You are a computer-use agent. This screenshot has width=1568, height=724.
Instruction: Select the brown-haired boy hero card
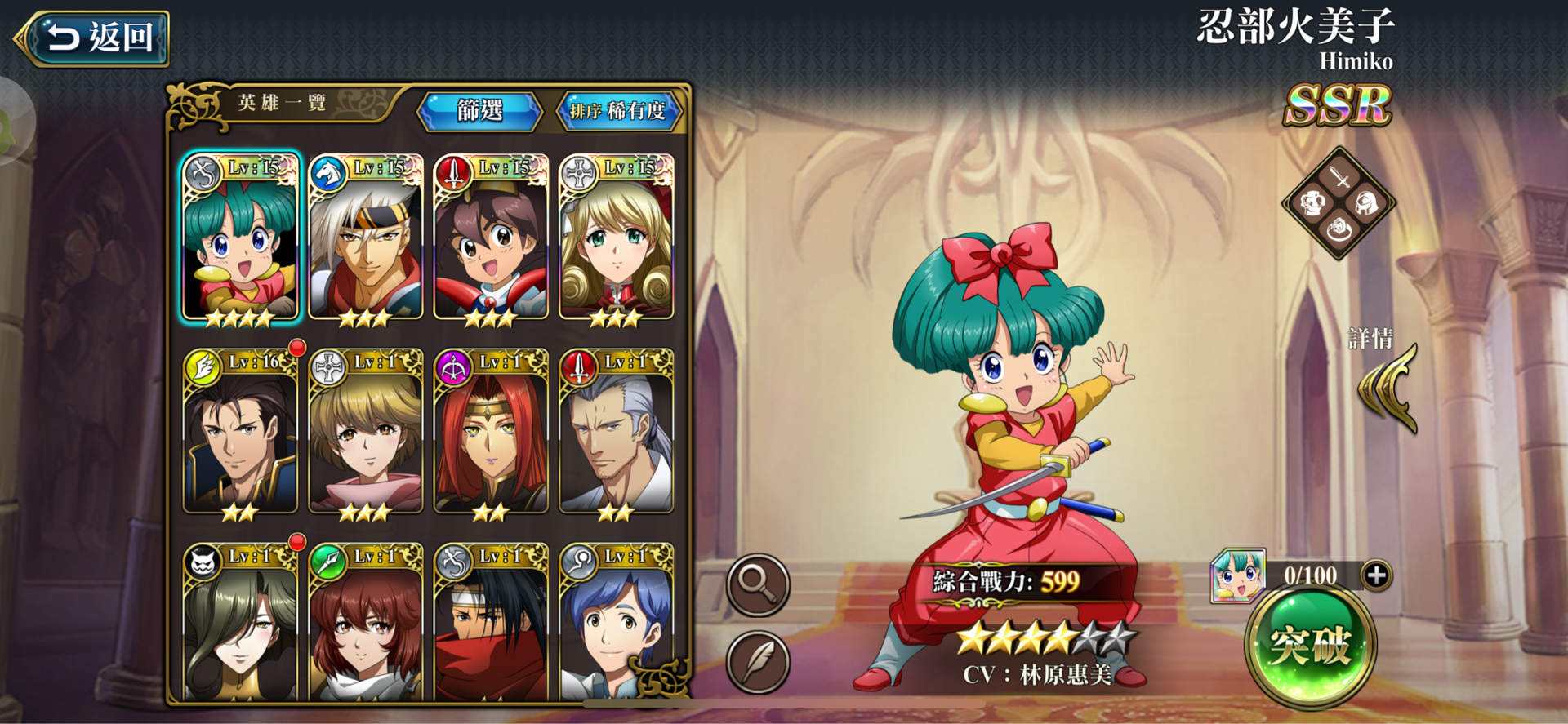pos(491,238)
